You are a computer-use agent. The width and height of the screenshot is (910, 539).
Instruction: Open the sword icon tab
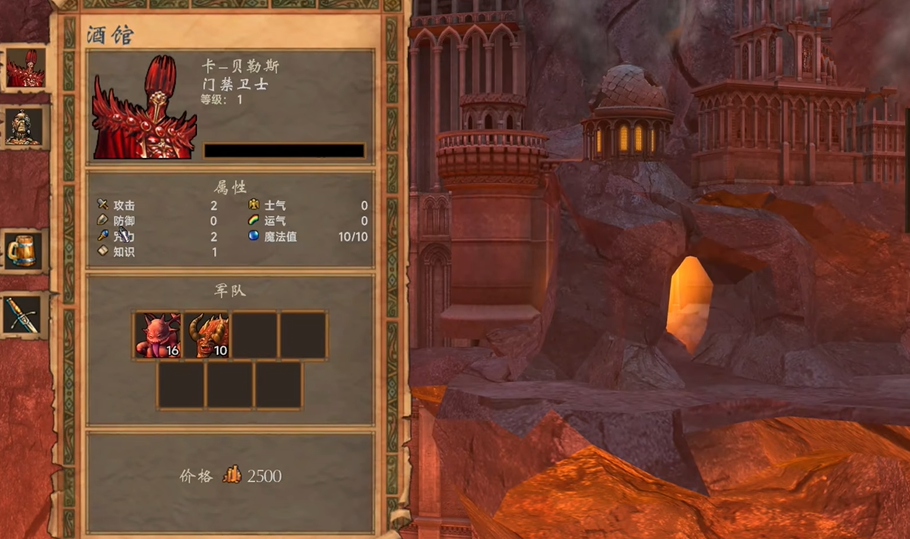(x=22, y=315)
